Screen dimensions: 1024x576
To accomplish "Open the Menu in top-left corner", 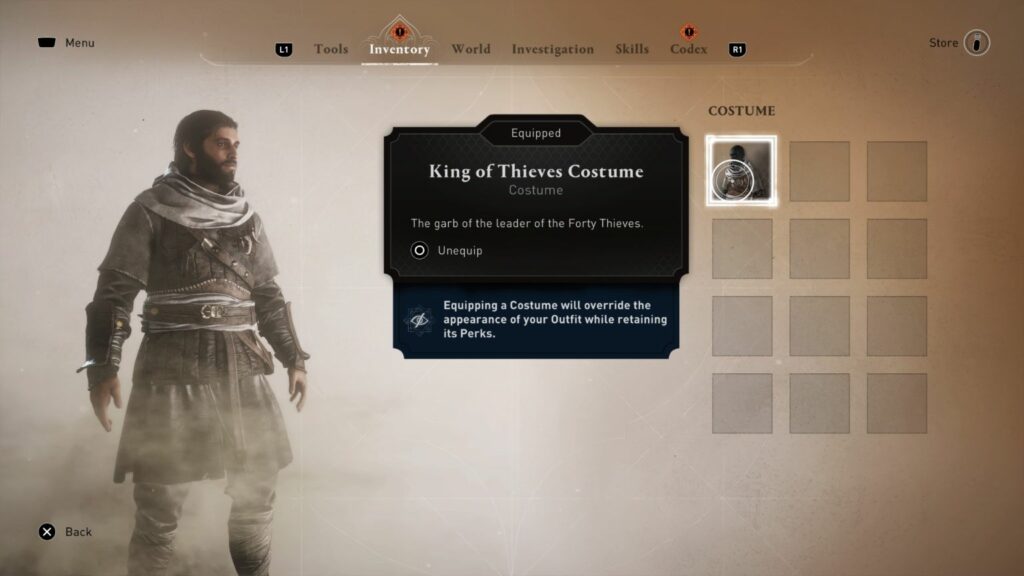I will pyautogui.click(x=66, y=43).
